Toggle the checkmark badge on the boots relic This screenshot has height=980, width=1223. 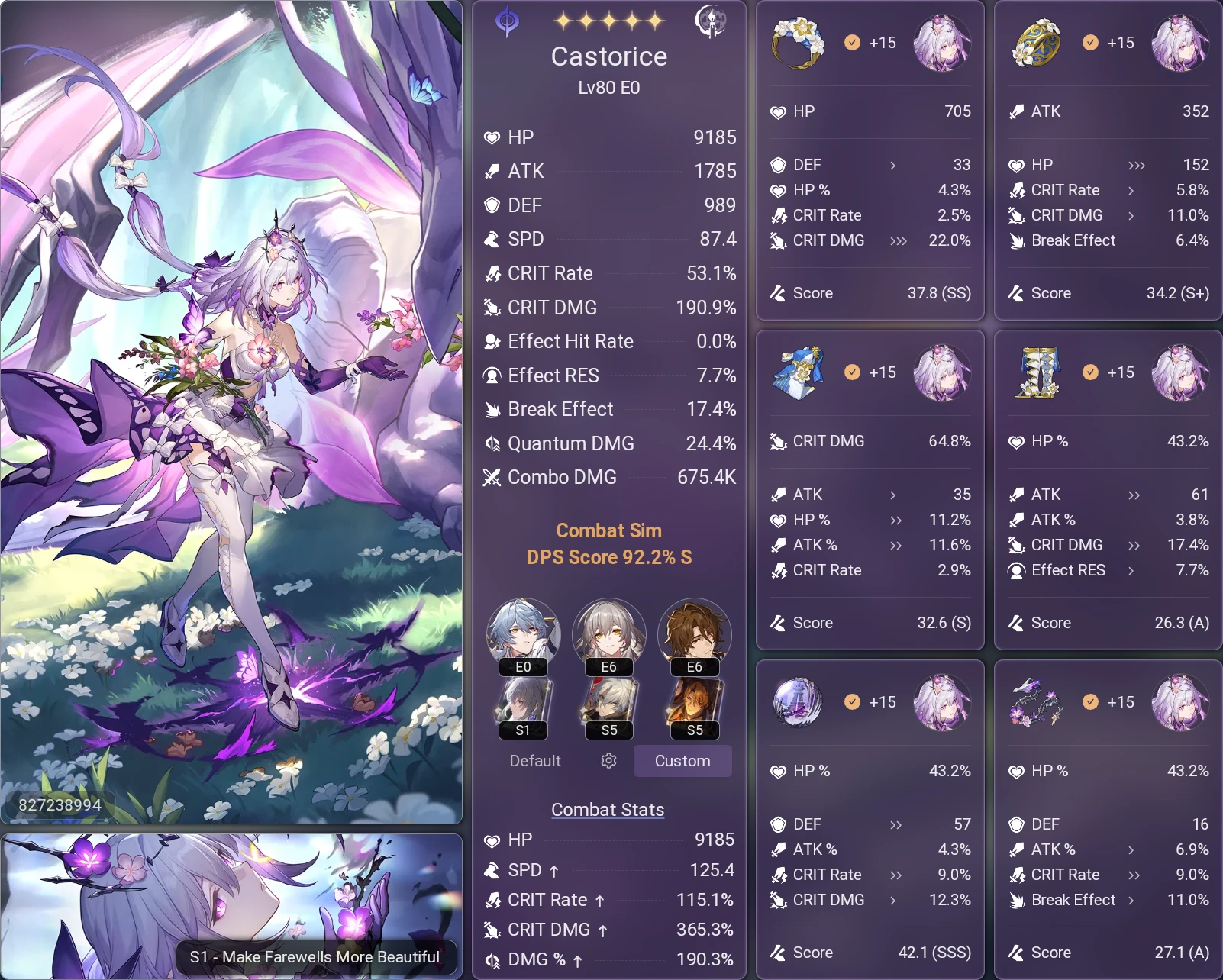coord(1090,373)
